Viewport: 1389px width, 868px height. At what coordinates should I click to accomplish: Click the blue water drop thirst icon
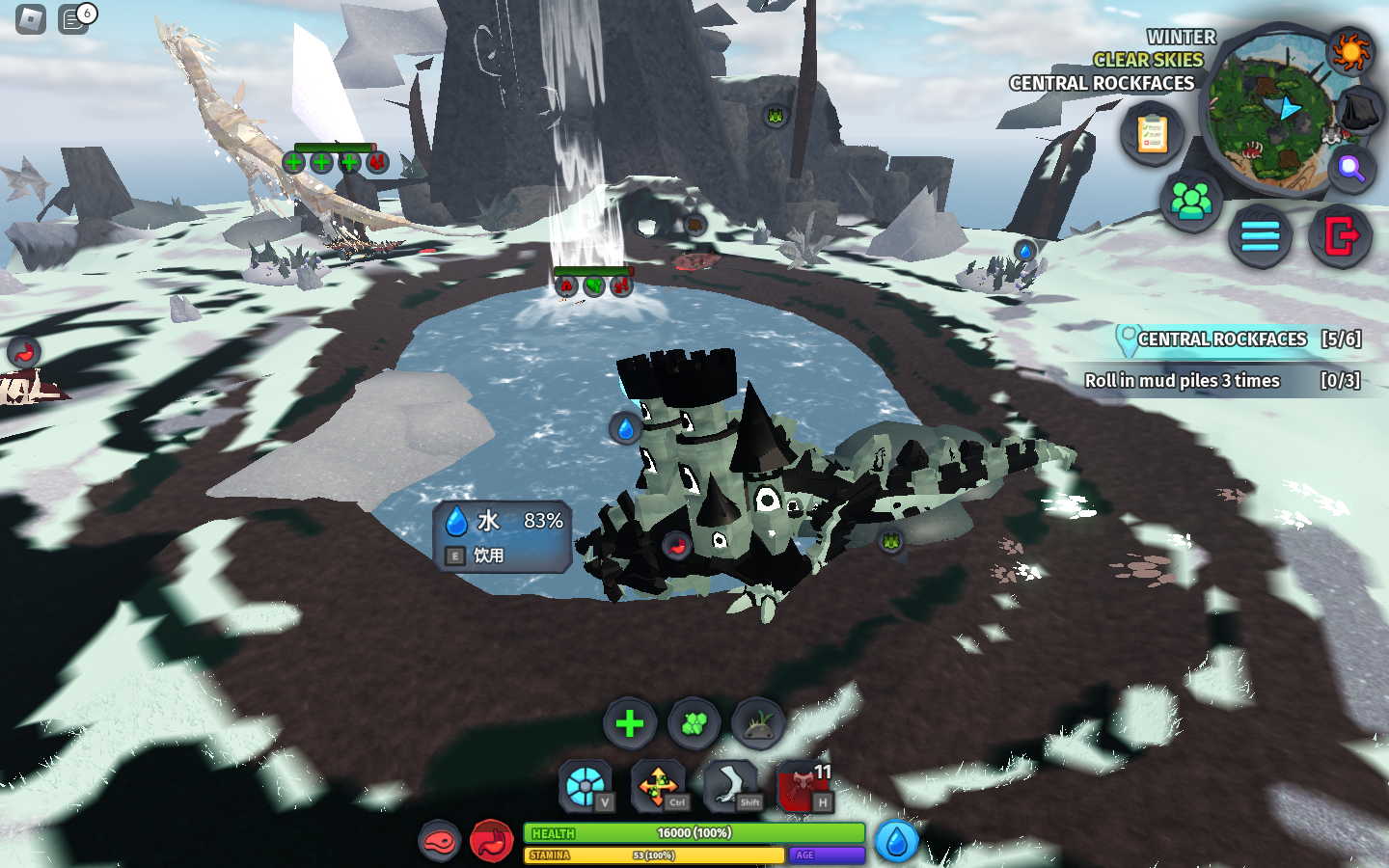click(896, 841)
